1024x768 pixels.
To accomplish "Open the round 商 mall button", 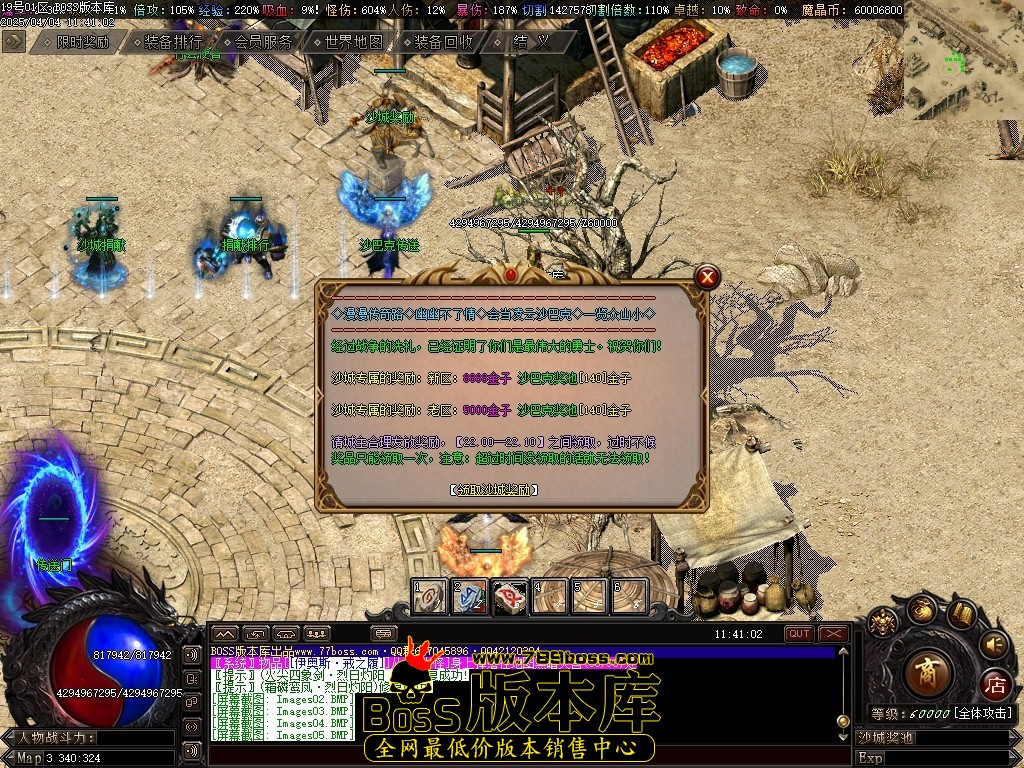I will coord(928,673).
